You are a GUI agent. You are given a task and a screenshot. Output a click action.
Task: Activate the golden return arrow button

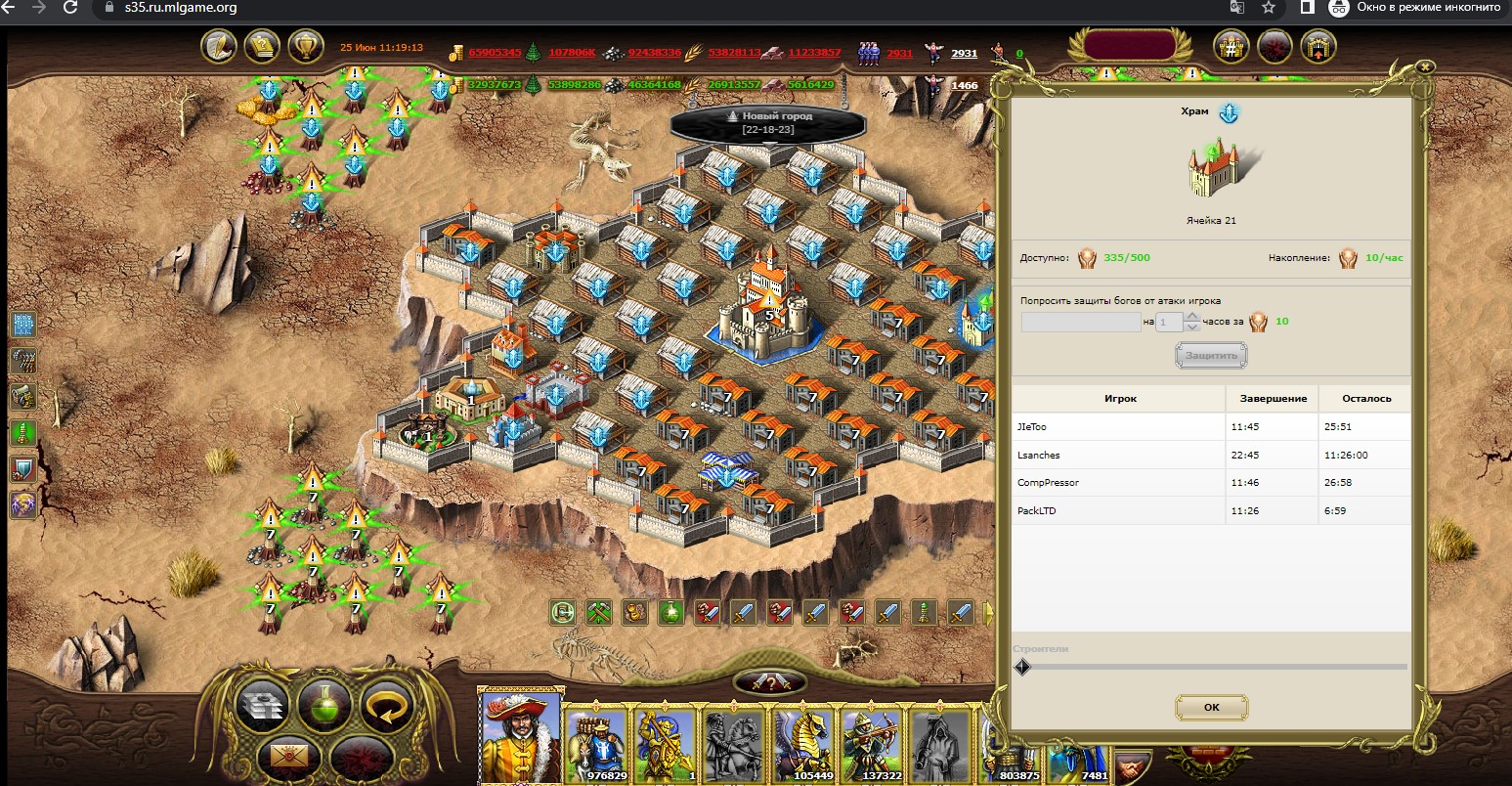(x=386, y=701)
